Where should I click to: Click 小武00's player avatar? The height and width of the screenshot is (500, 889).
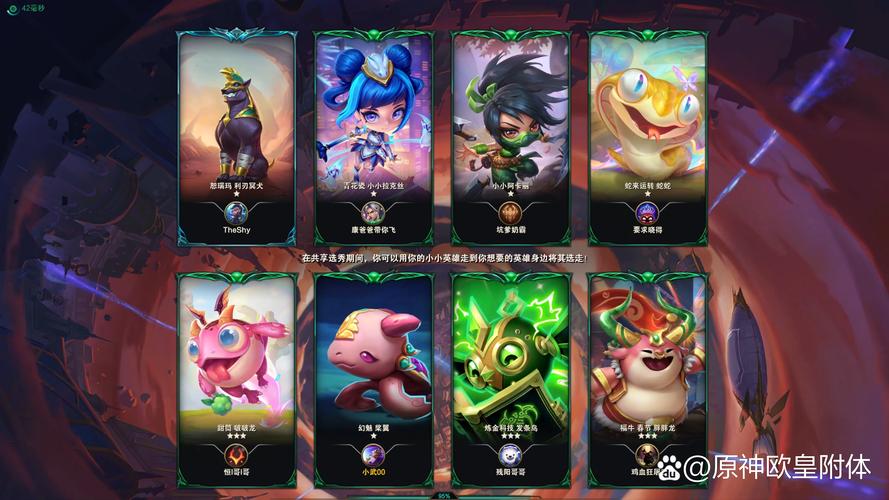[373, 456]
